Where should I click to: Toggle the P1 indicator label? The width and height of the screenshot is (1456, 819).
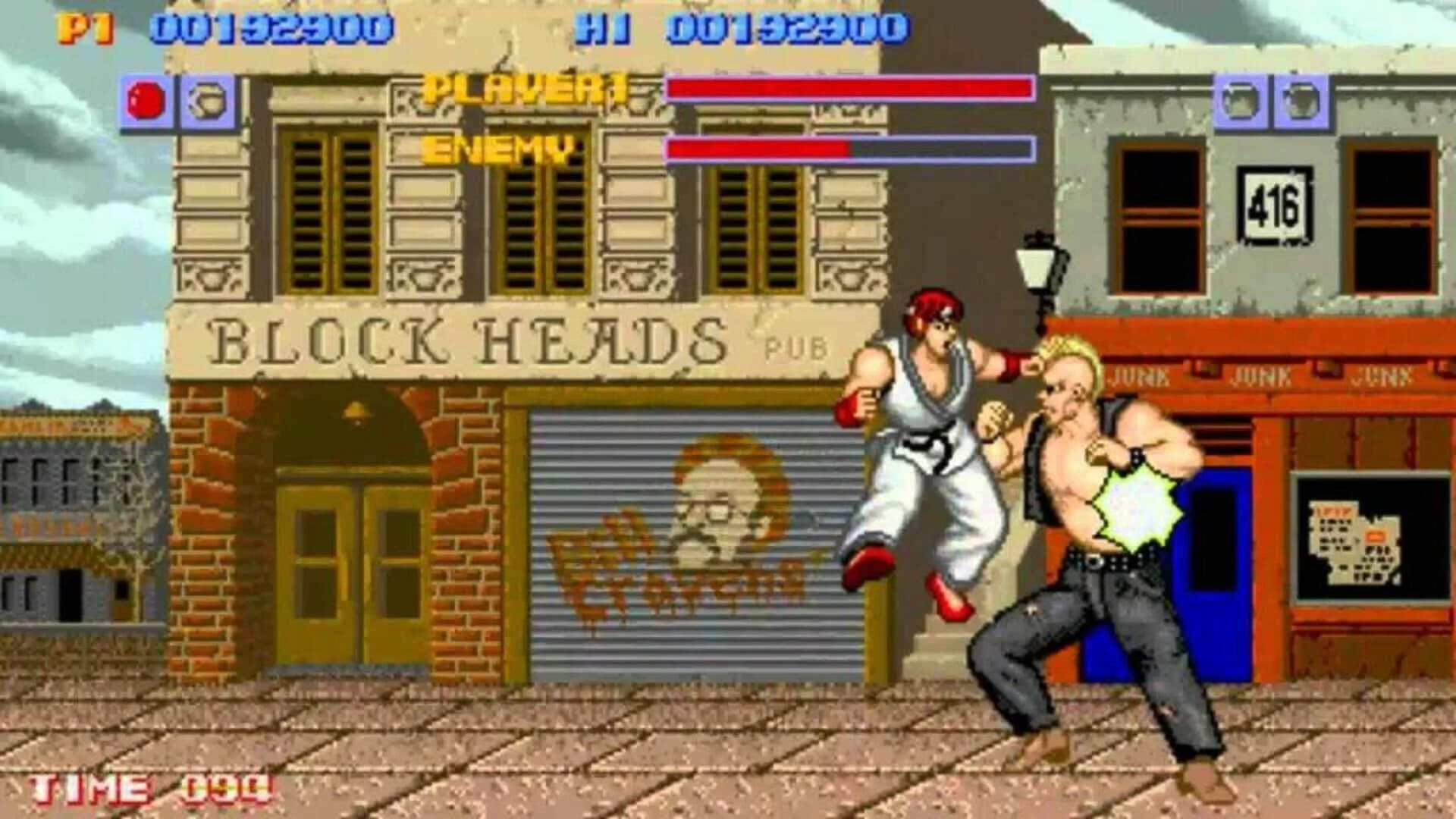coord(85,28)
